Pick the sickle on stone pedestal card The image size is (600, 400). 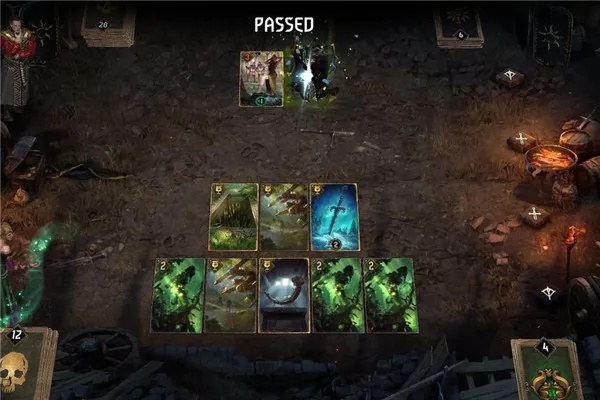point(283,294)
